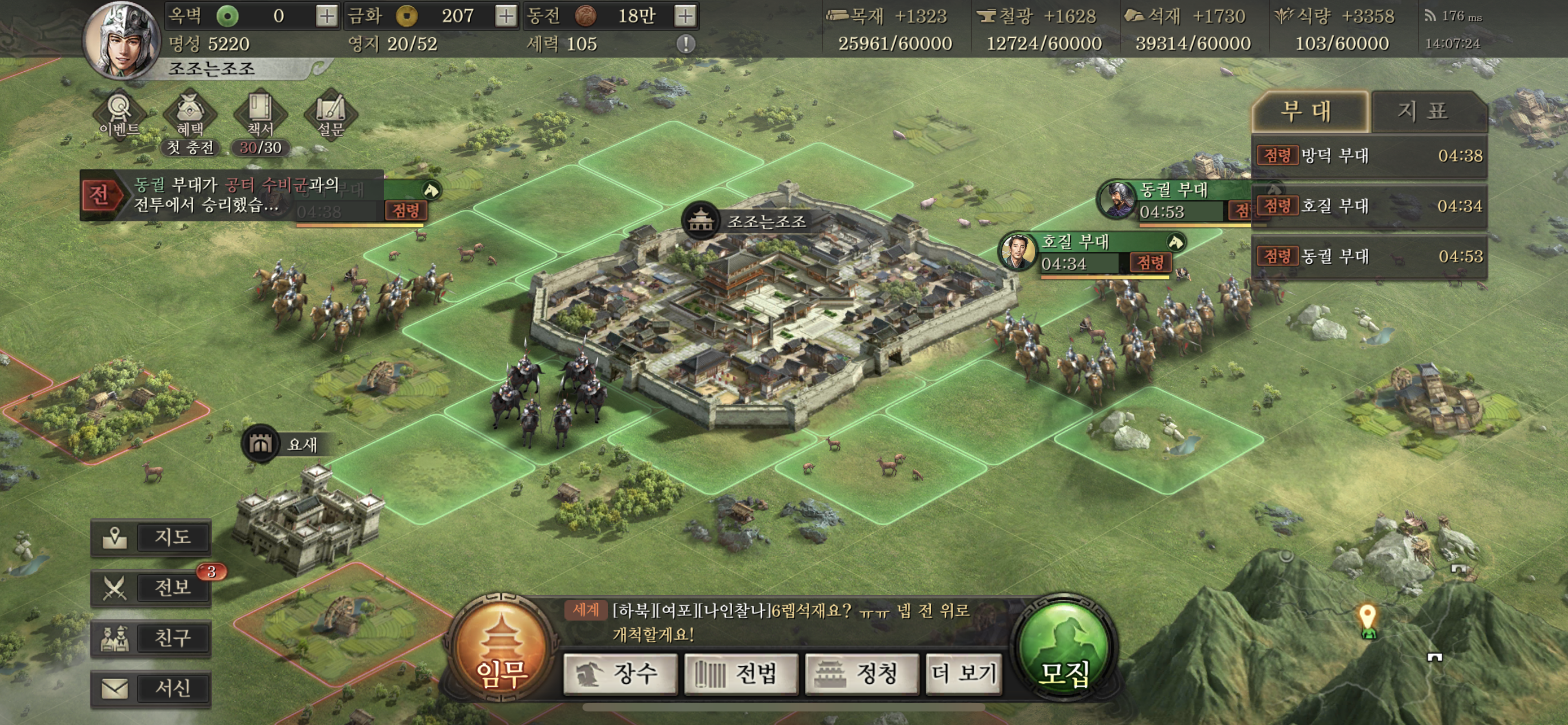This screenshot has height=725, width=1568.
Task: Click the player avatar portrait
Action: [122, 41]
